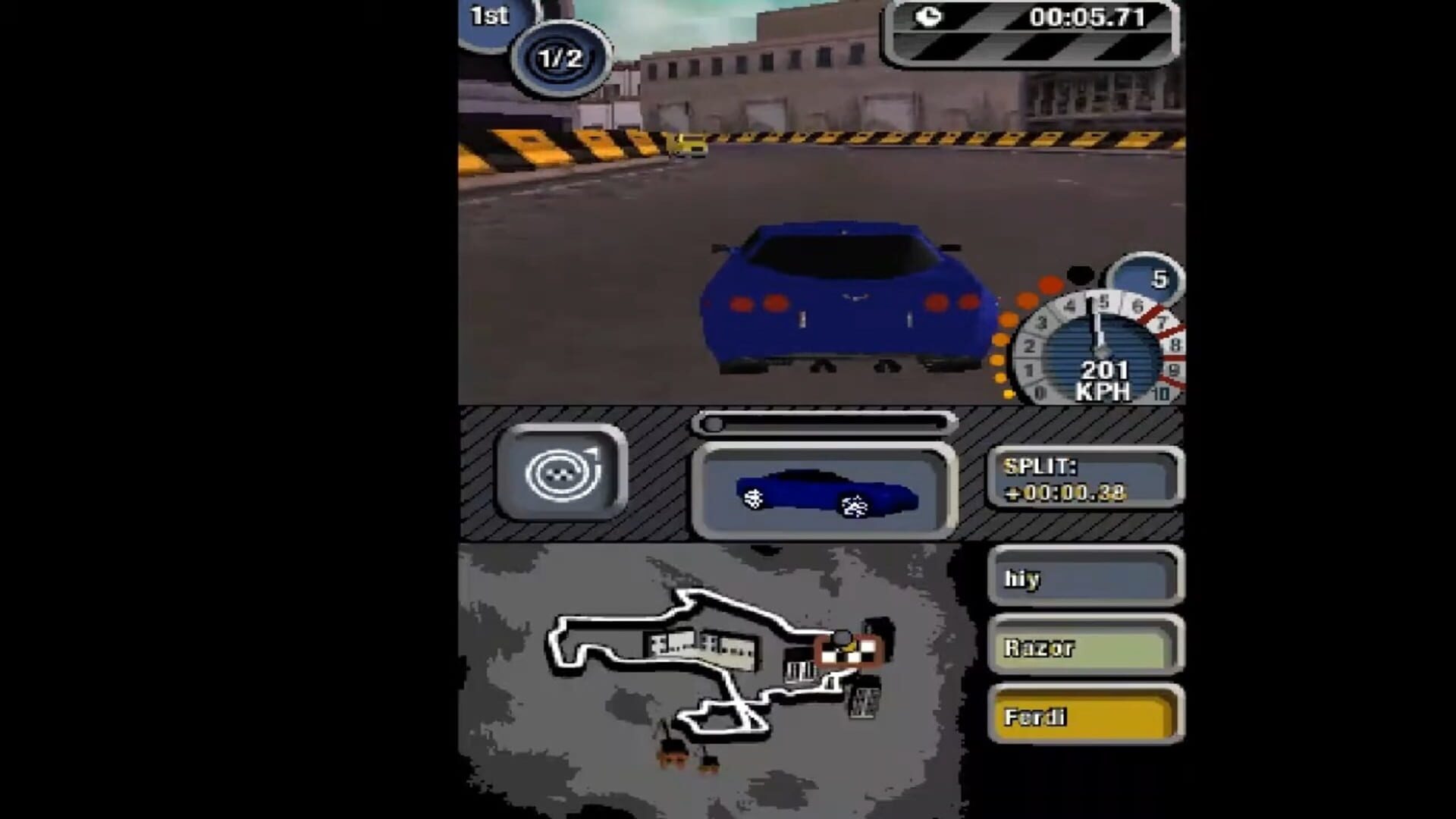
Task: Click the checkered flag marker on minimap
Action: tap(849, 652)
